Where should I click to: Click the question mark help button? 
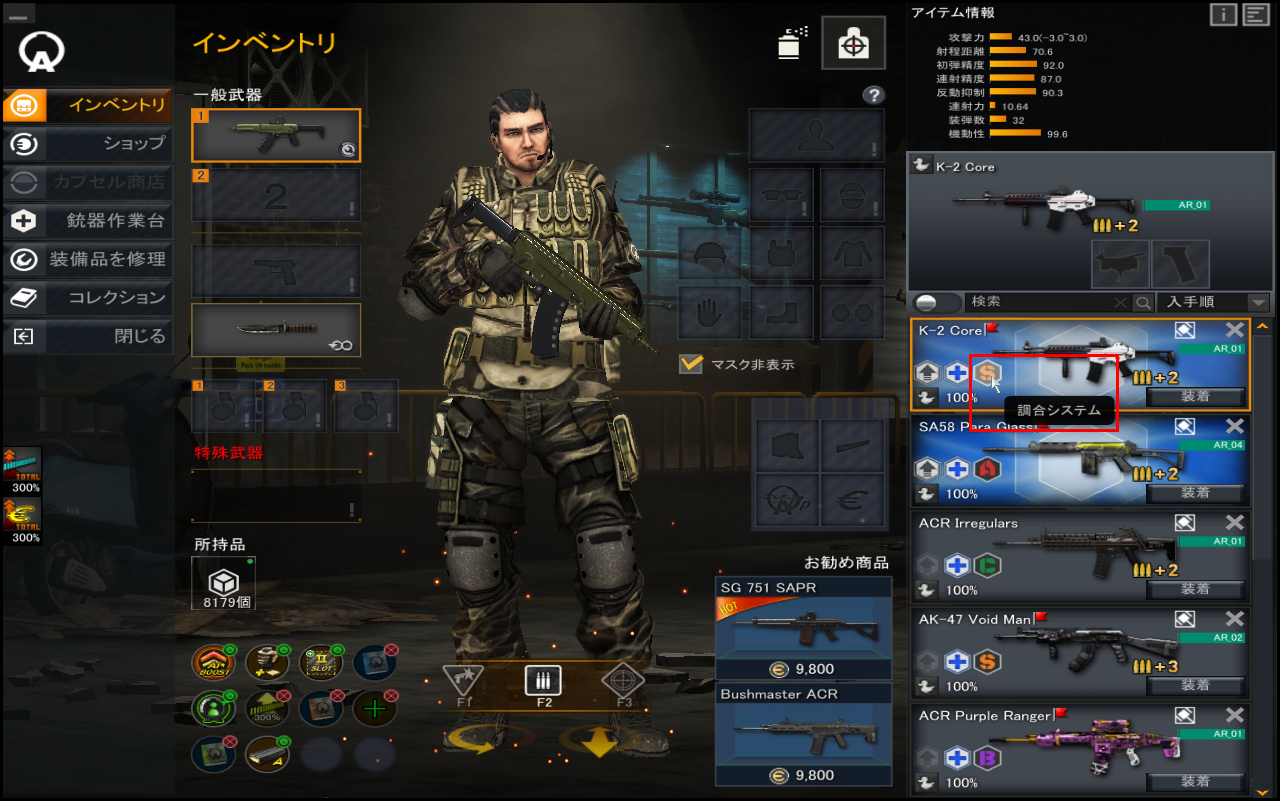(874, 95)
